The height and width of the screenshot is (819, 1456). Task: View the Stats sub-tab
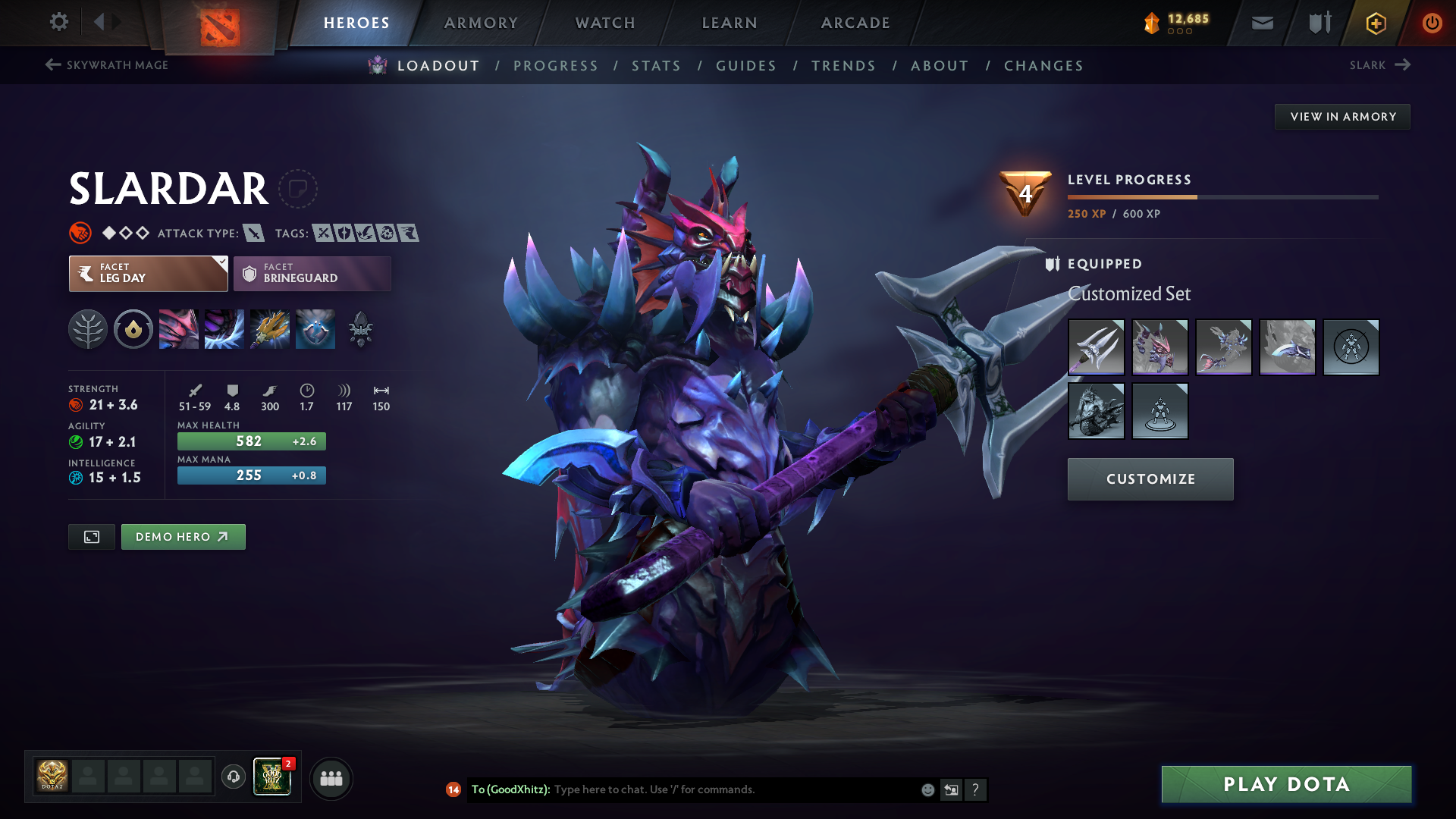(657, 66)
